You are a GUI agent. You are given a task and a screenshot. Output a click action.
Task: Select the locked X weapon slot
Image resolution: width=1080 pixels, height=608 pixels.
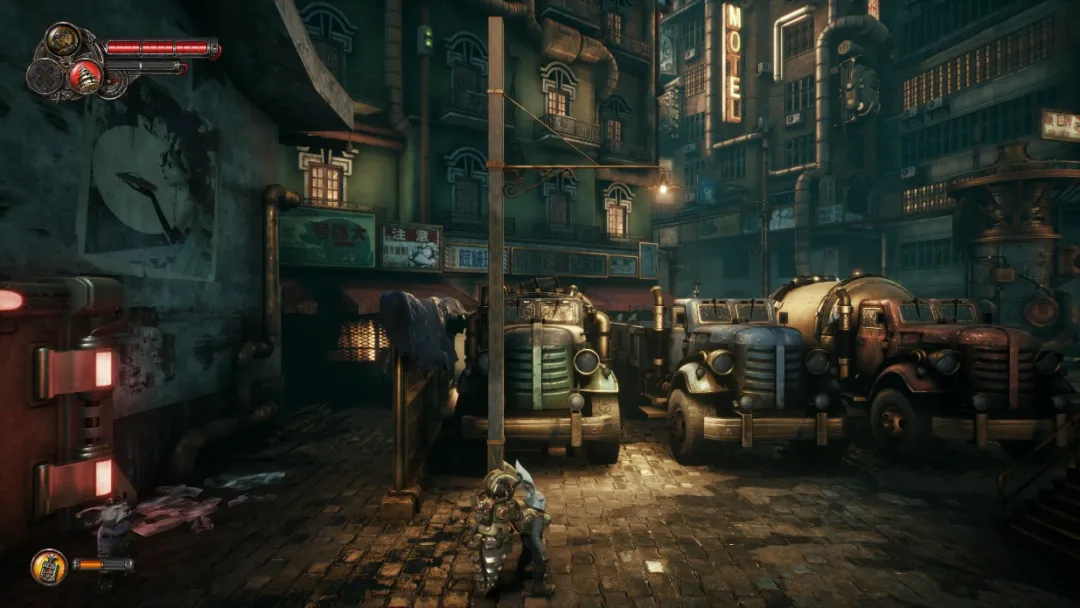[45, 77]
